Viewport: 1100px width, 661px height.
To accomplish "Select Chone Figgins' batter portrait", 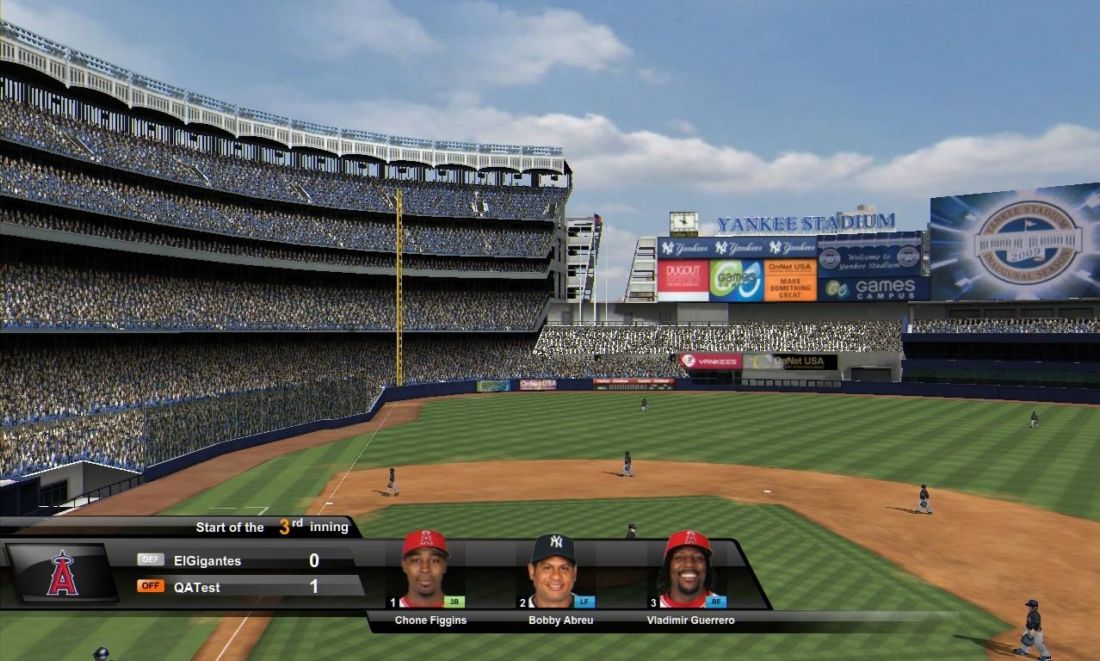I will point(425,569).
